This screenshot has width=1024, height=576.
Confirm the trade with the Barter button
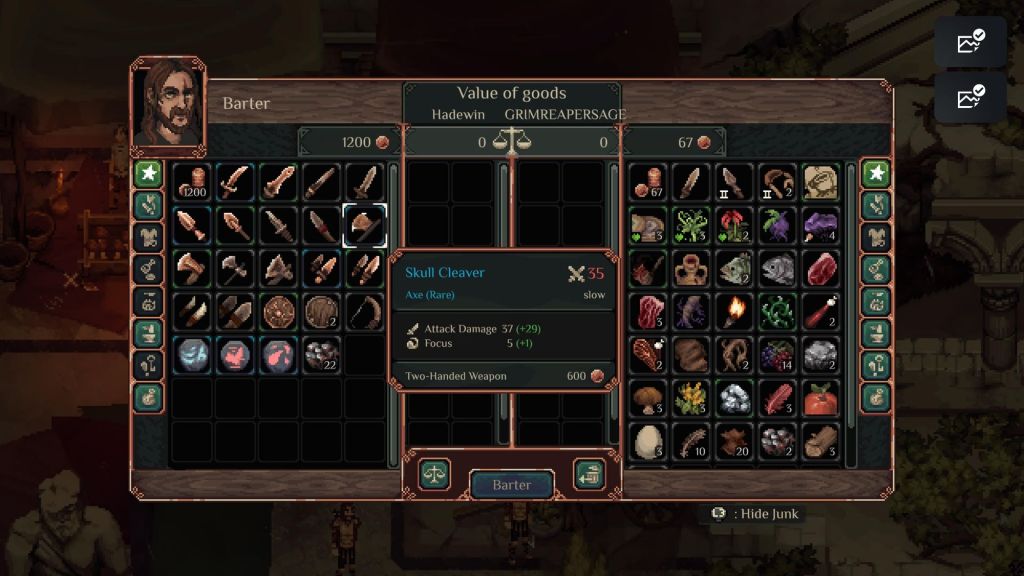pyautogui.click(x=512, y=485)
